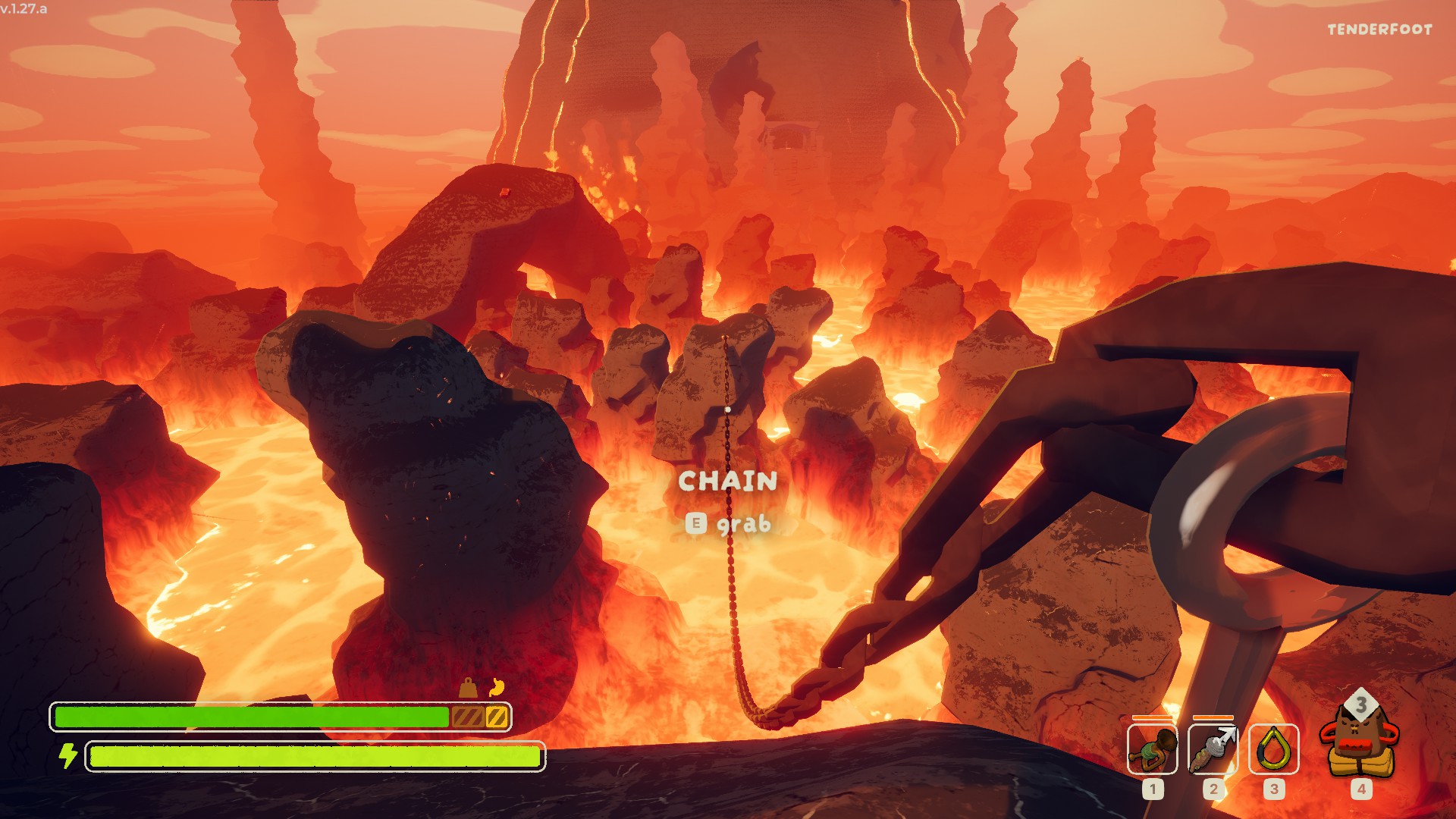Choose the yellow carabiner slot

(x=1273, y=749)
